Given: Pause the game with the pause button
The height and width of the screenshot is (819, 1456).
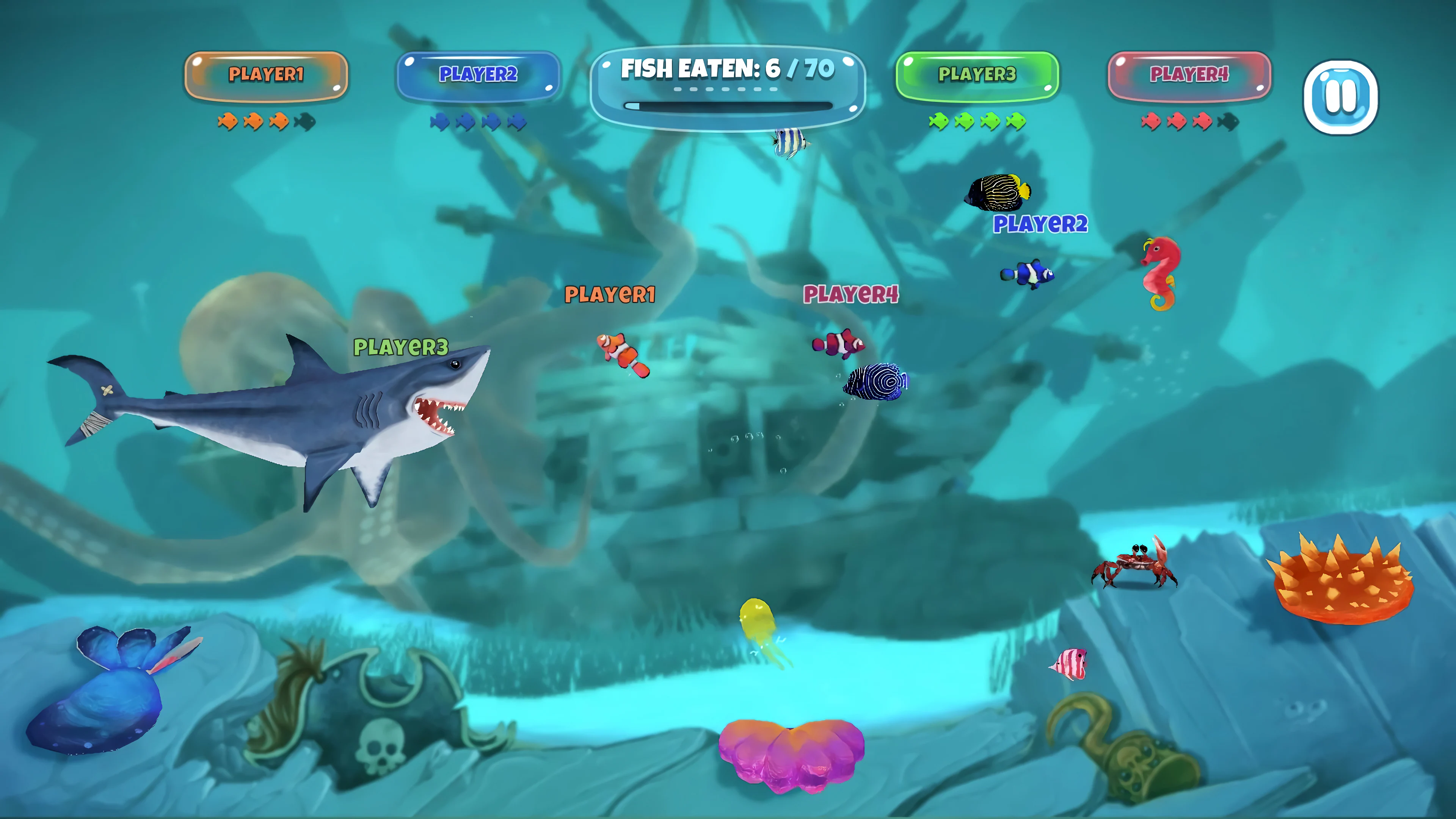Looking at the screenshot, I should (1341, 96).
